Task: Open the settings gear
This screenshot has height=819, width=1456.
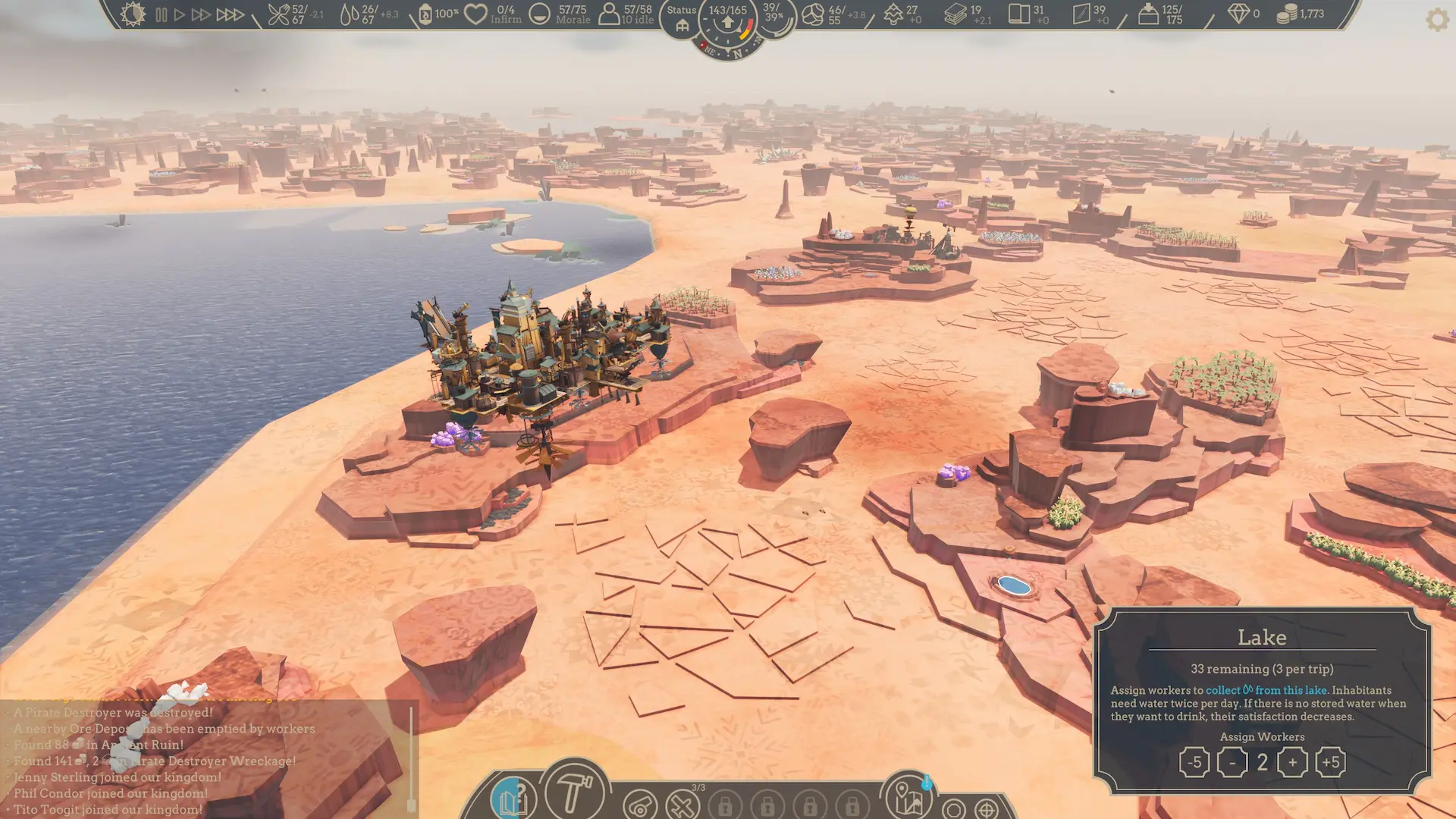Action: click(1437, 20)
